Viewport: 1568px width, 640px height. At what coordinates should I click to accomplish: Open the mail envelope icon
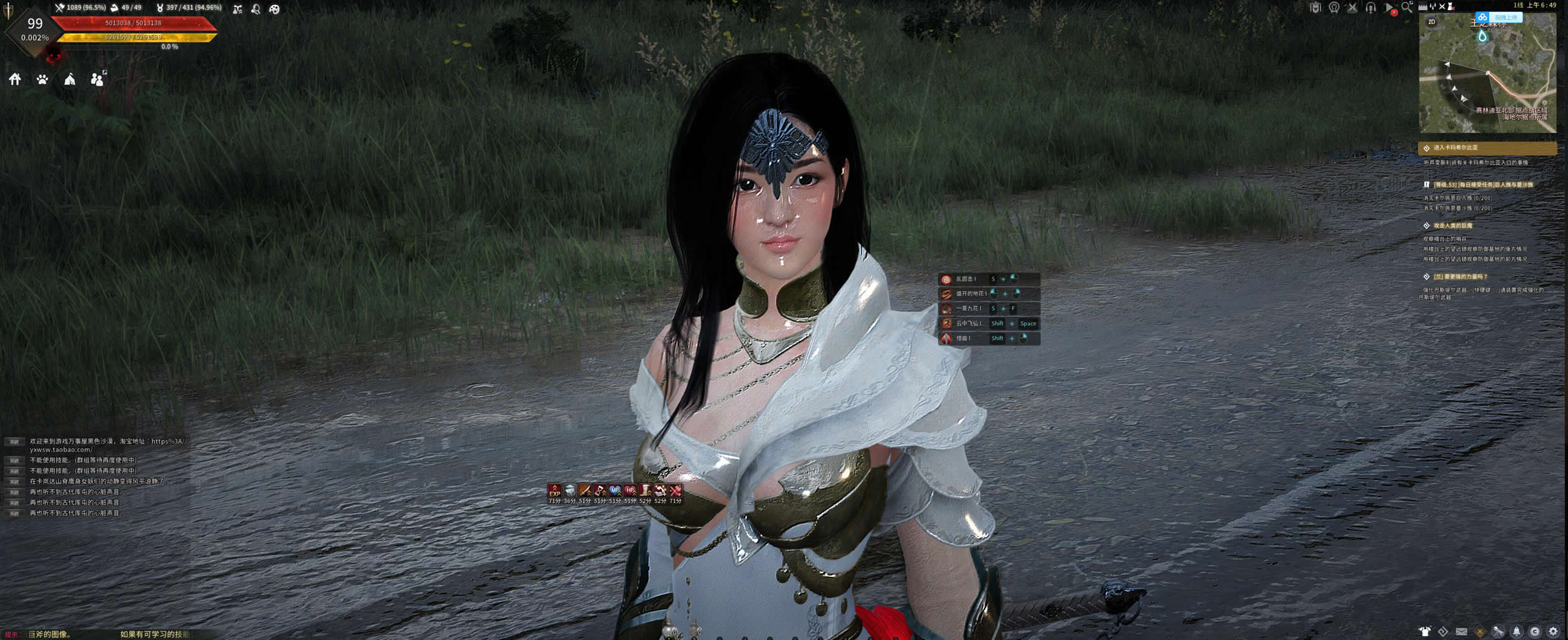coord(1461,631)
